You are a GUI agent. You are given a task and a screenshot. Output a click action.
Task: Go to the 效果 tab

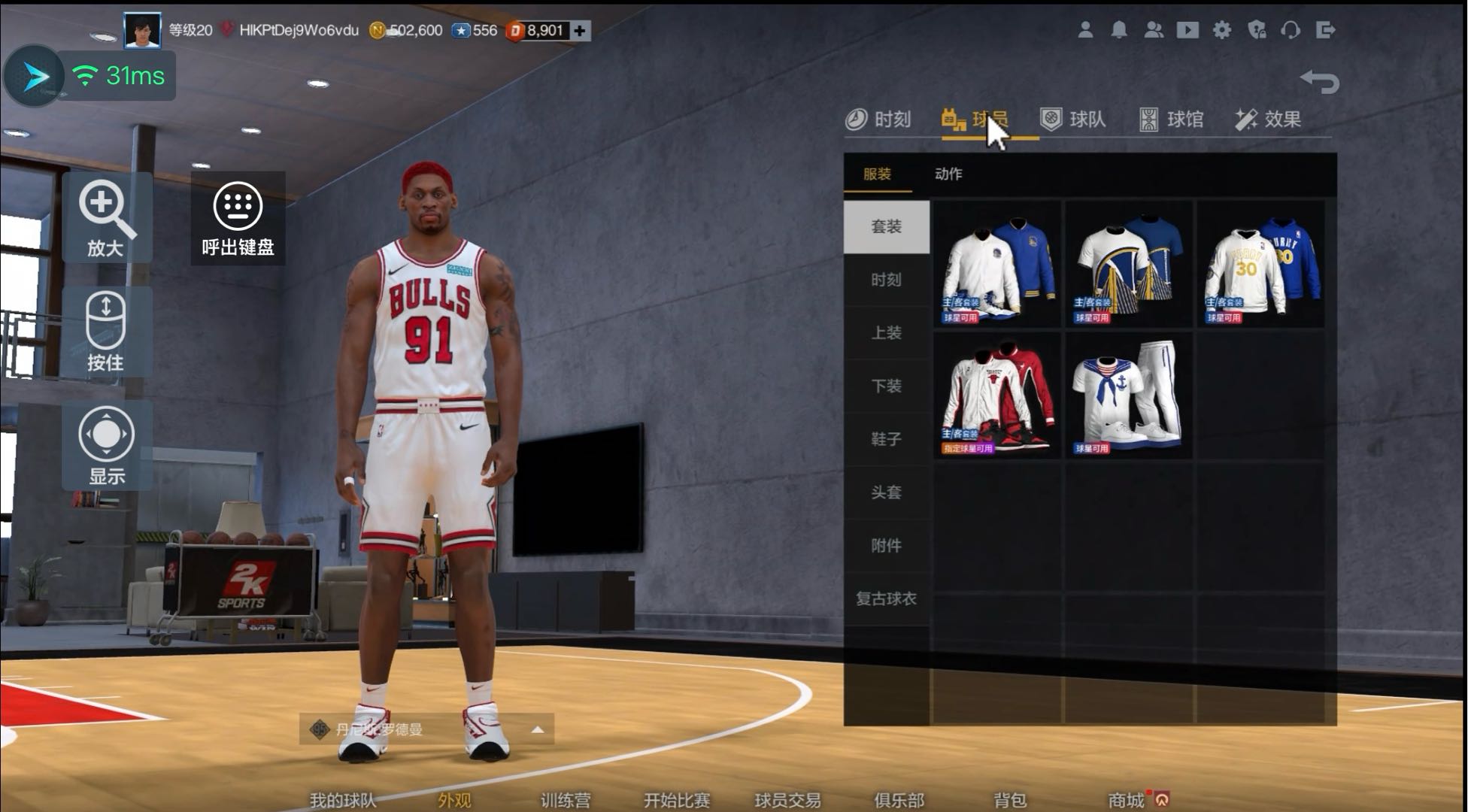coord(1268,120)
